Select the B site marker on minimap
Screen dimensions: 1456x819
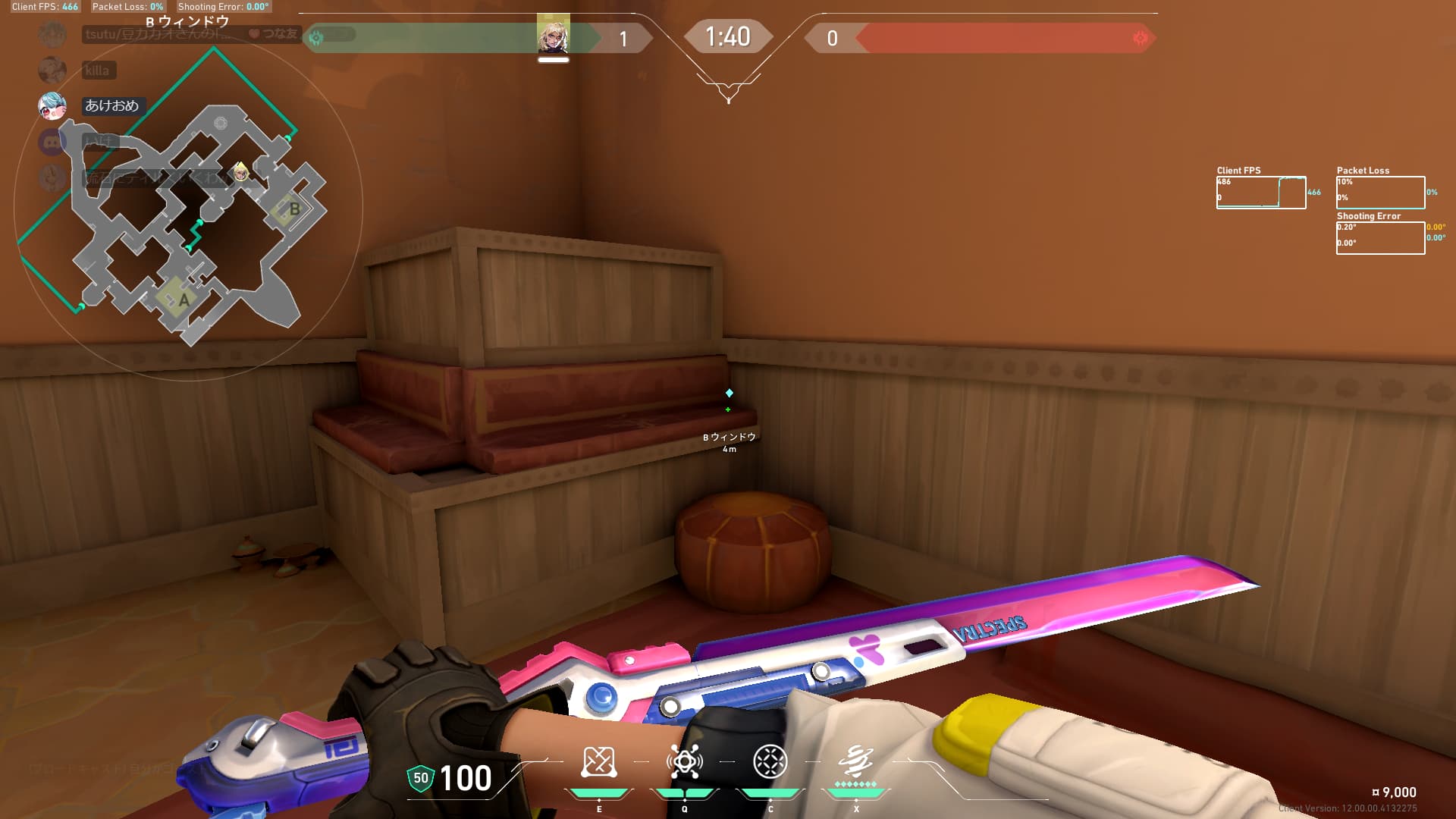(x=293, y=209)
